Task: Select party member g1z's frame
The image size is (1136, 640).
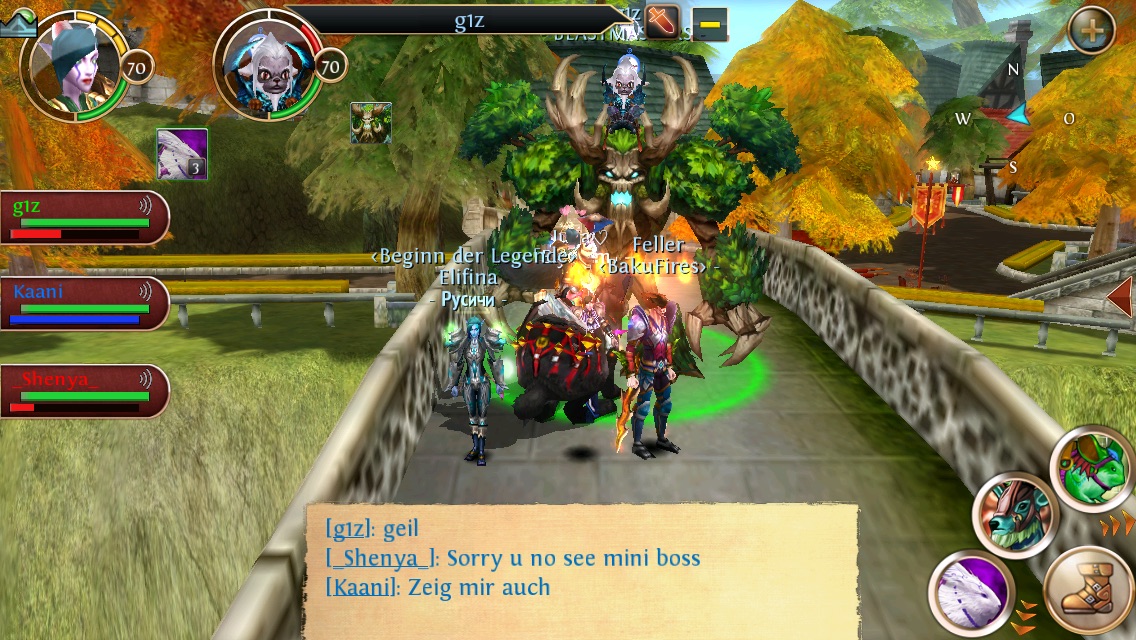Action: coord(84,218)
